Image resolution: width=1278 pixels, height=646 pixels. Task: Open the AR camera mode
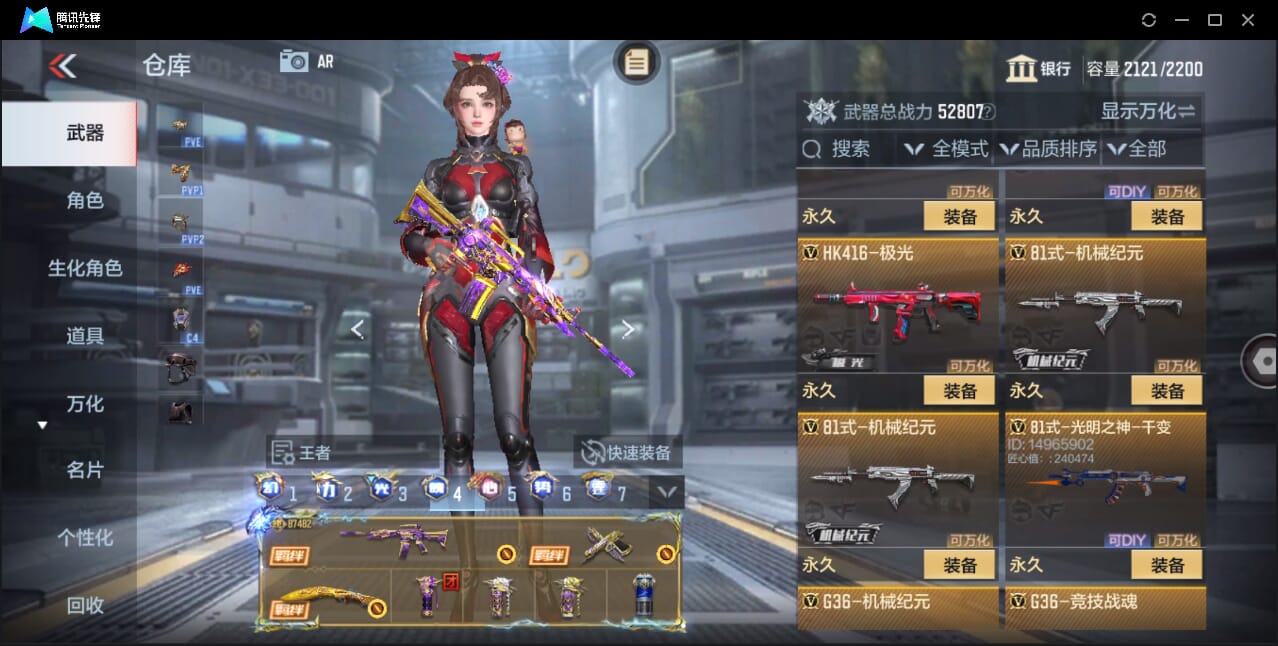tap(306, 62)
